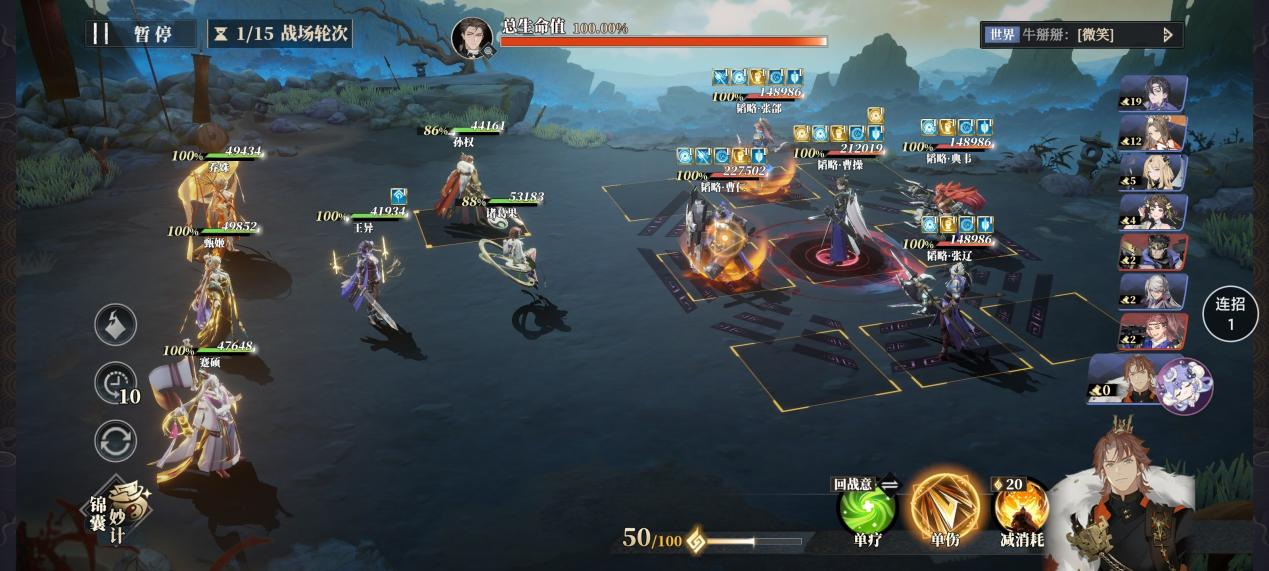Viewport: 1269px width, 571px height.
Task: Open the 连招 combo counter circle
Action: pyautogui.click(x=1230, y=313)
